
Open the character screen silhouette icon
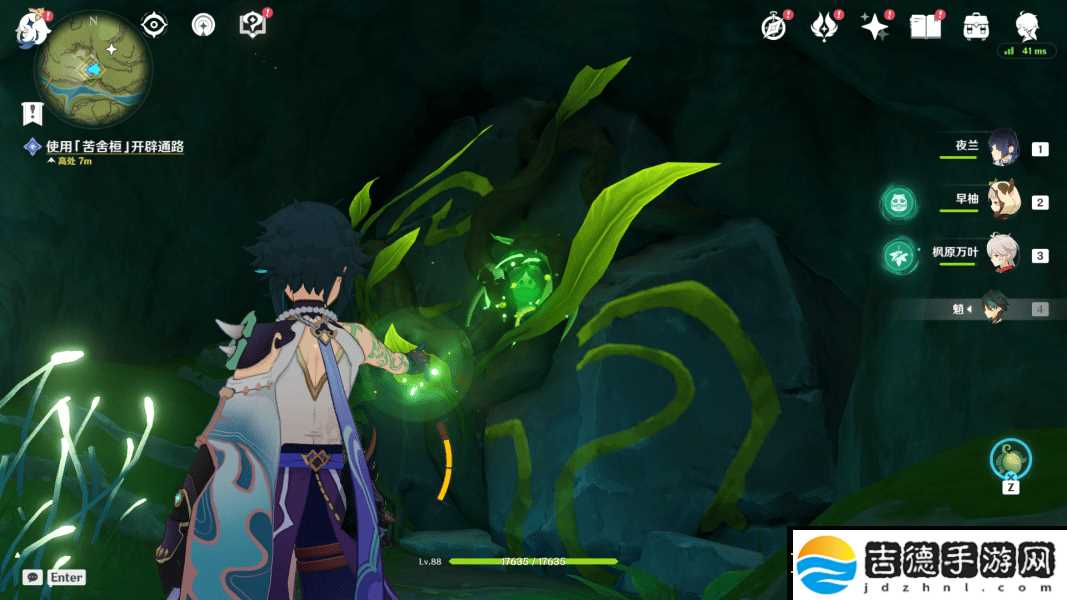pos(1027,26)
